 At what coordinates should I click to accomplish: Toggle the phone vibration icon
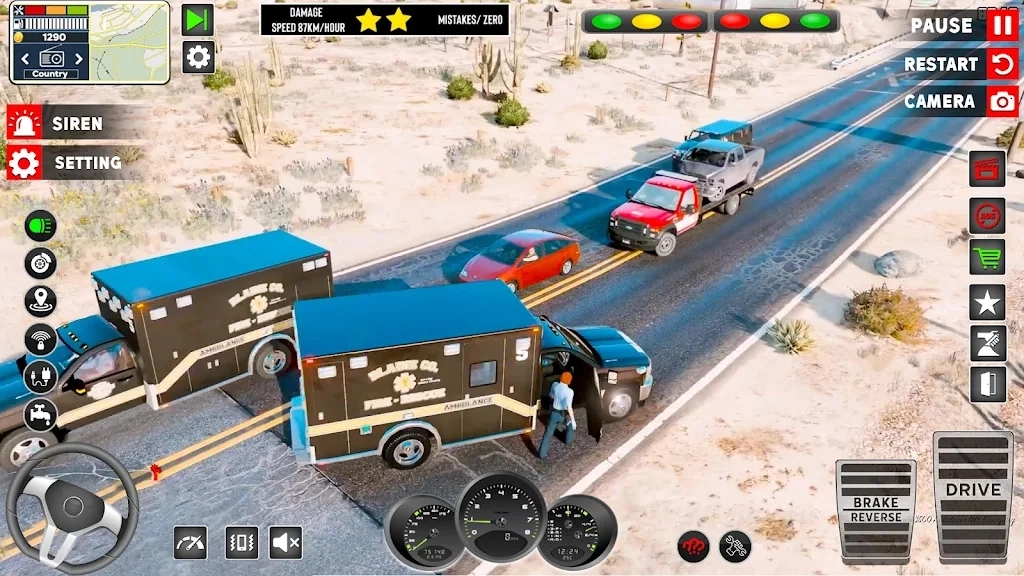241,542
